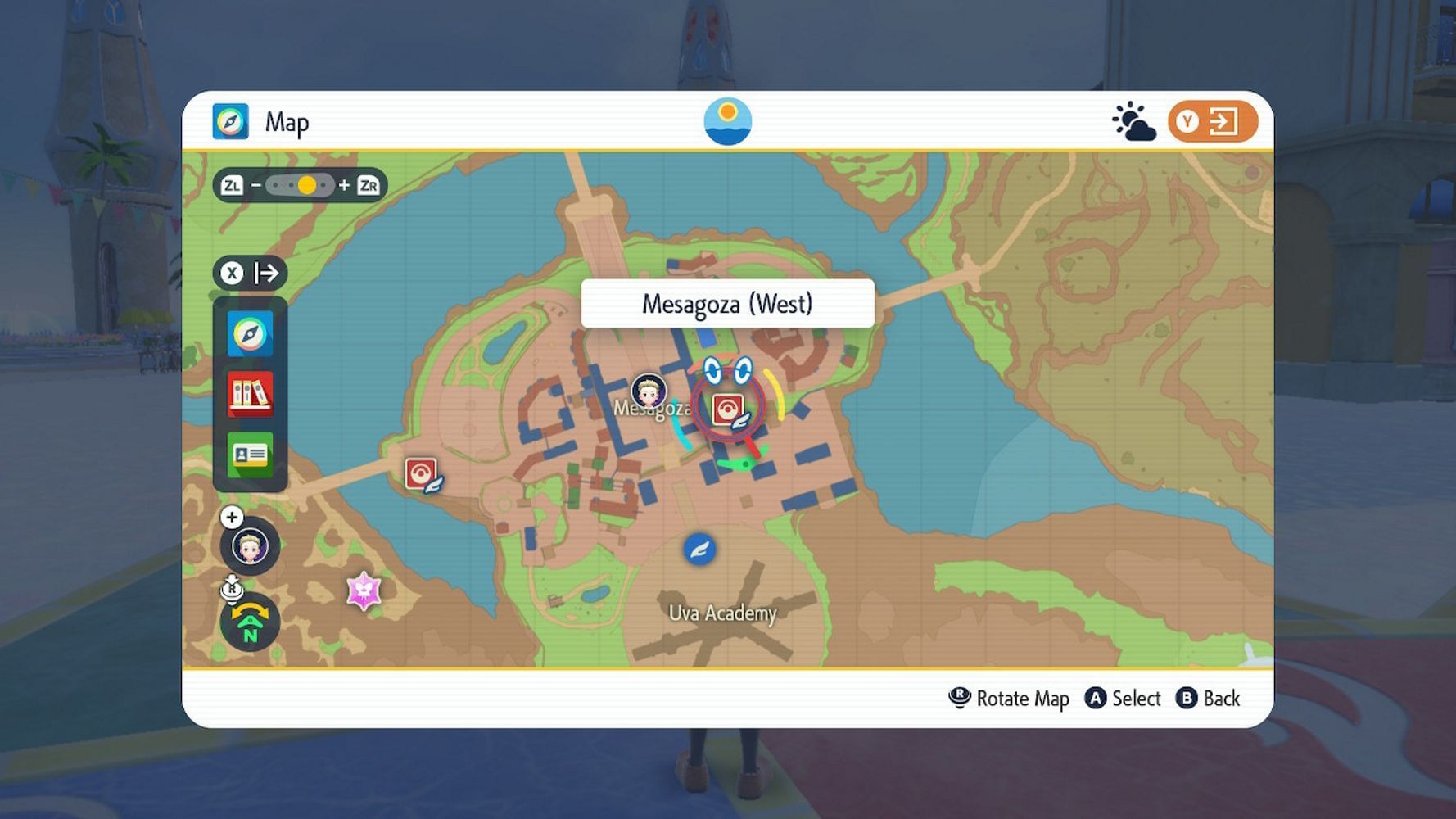Select the compass Map app in the sidebar
1456x819 pixels.
tap(250, 333)
